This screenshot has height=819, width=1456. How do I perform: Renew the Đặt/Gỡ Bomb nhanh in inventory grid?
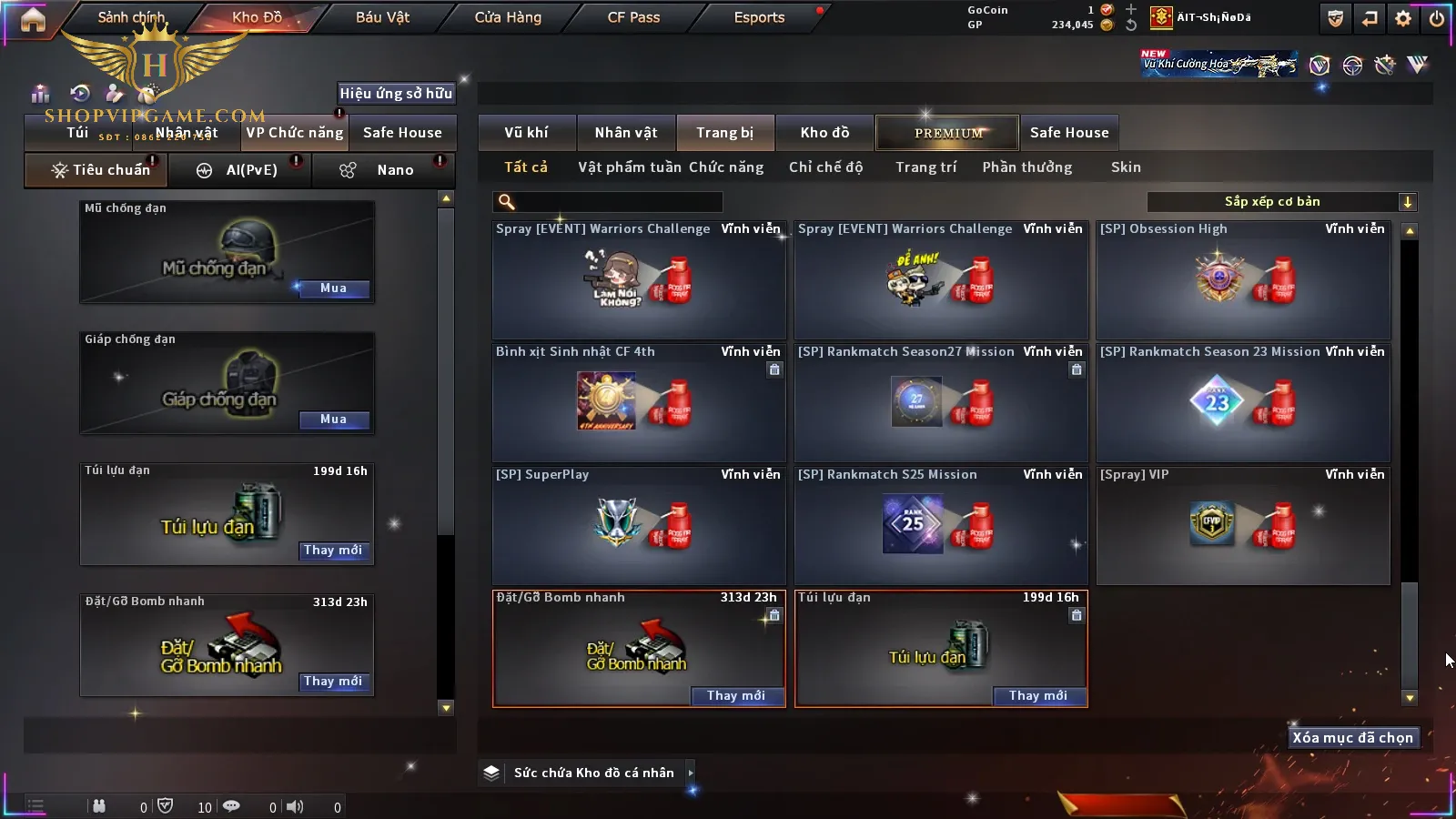(x=736, y=696)
